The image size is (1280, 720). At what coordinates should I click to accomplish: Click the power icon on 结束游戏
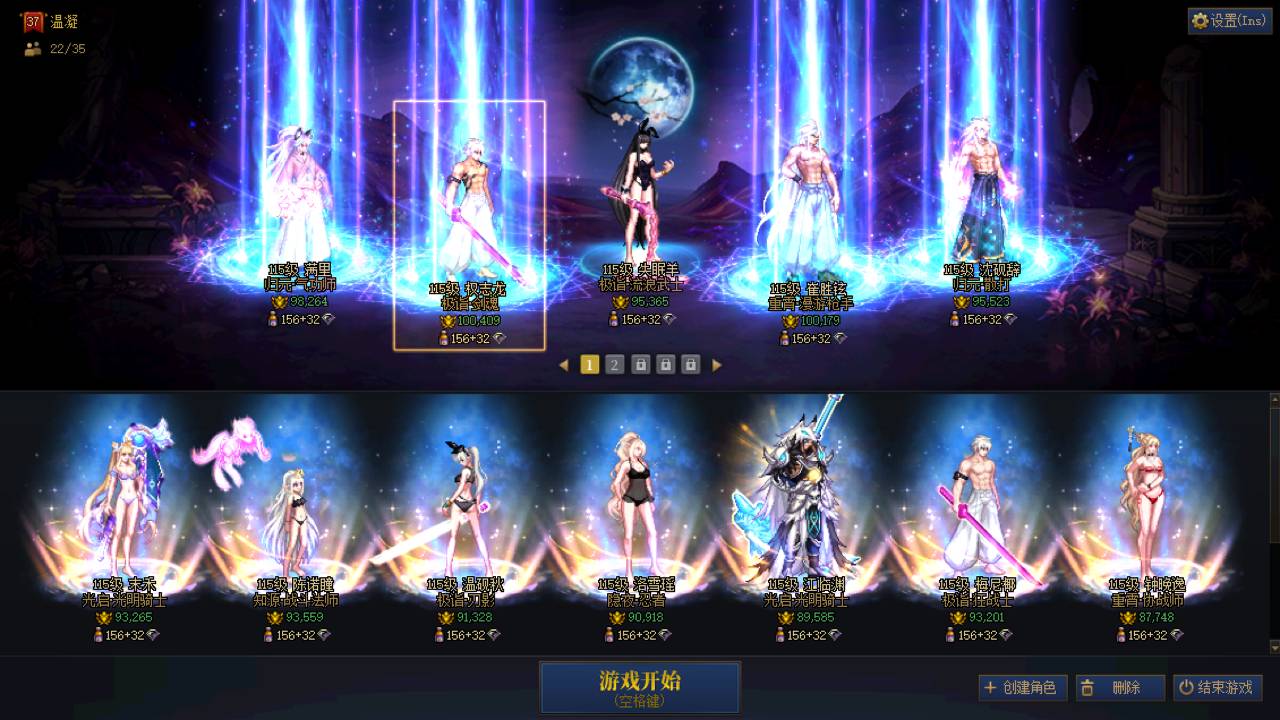(1186, 687)
